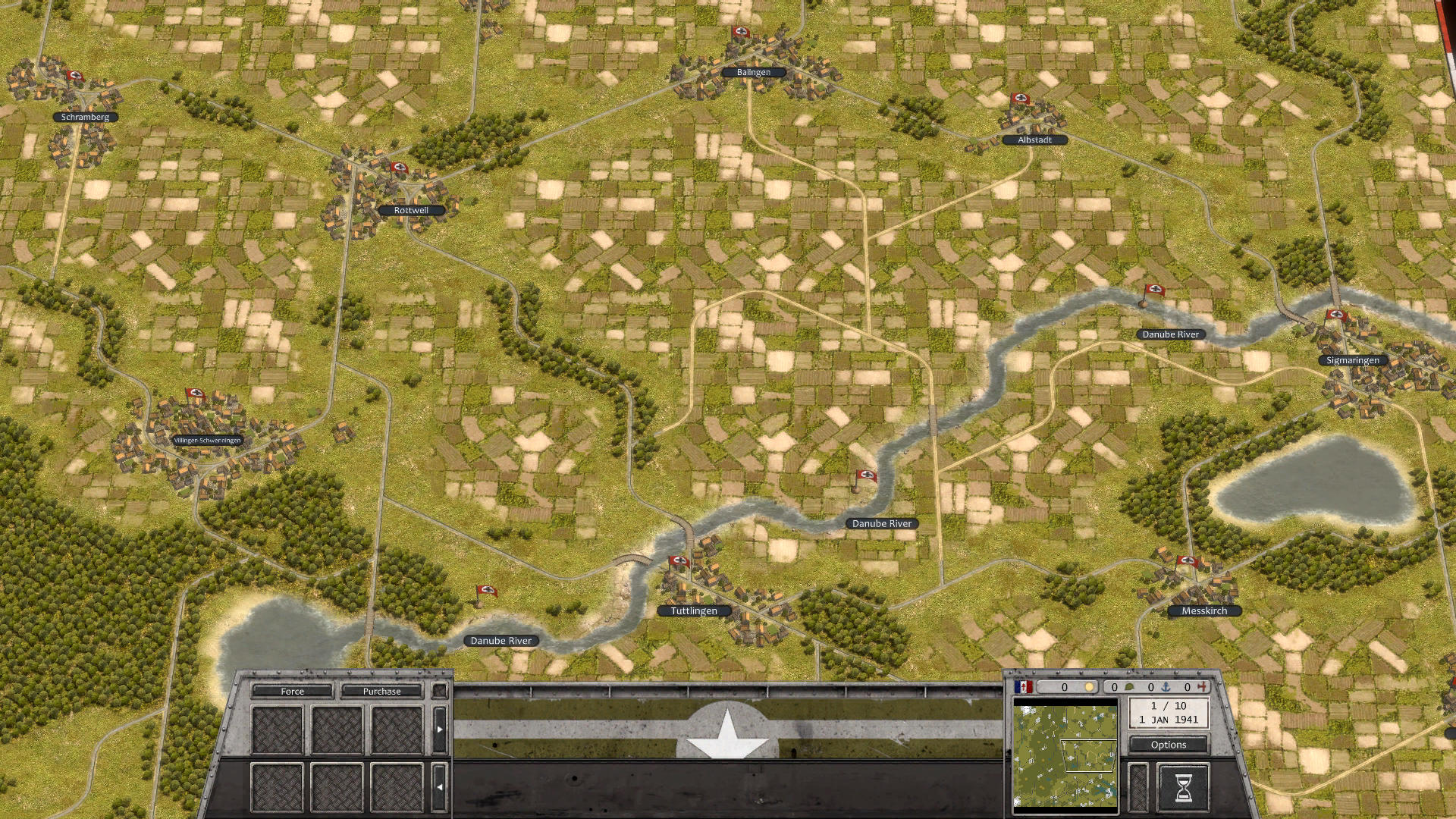
Task: Collapse the lower panel with the left arrow
Action: pos(440,786)
